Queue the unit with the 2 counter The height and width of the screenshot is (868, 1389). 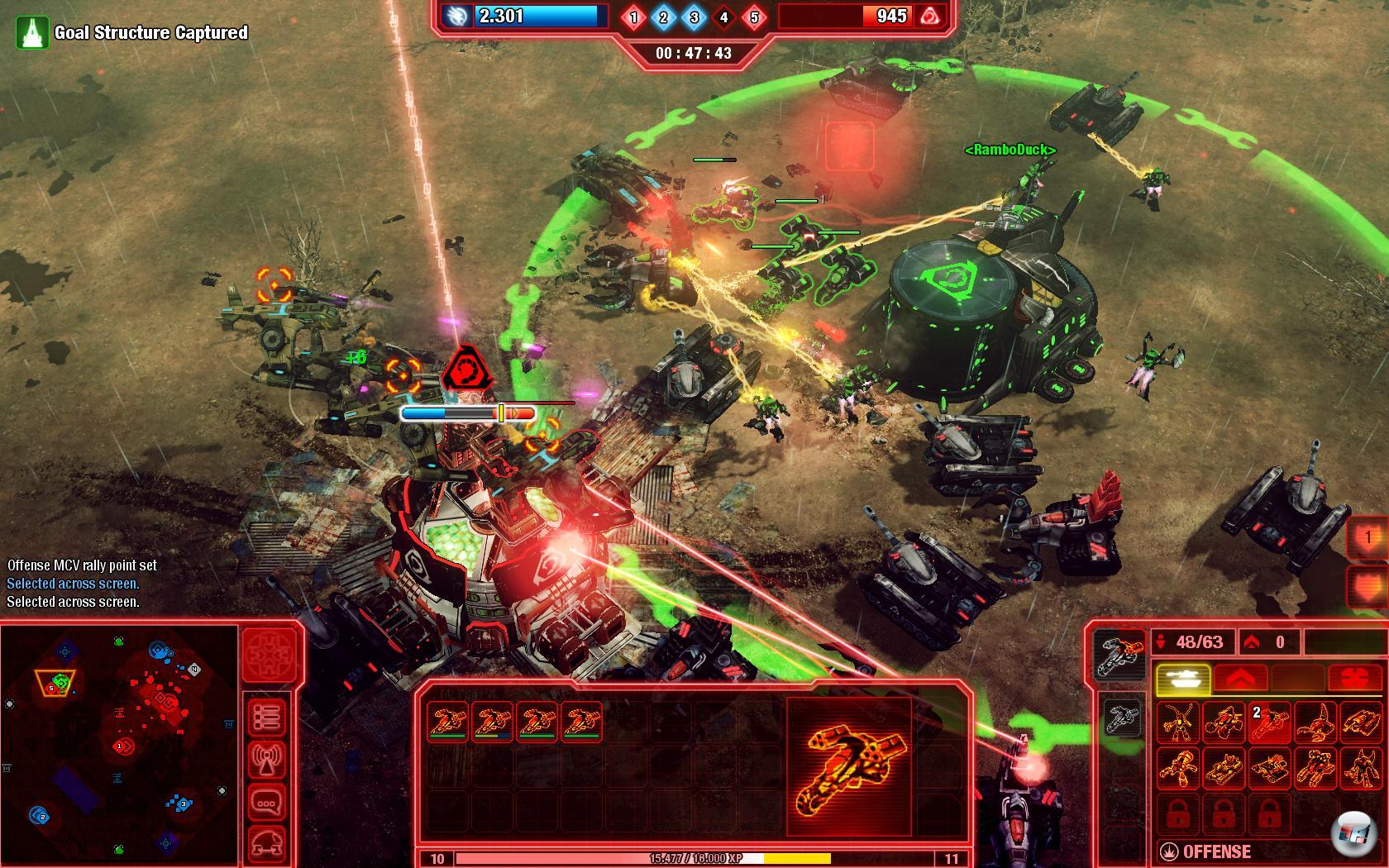coord(1268,723)
